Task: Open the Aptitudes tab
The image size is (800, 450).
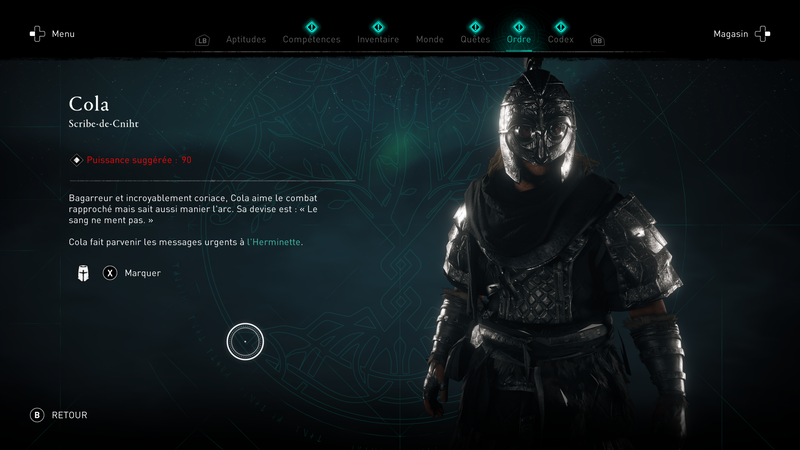Action: pos(246,40)
